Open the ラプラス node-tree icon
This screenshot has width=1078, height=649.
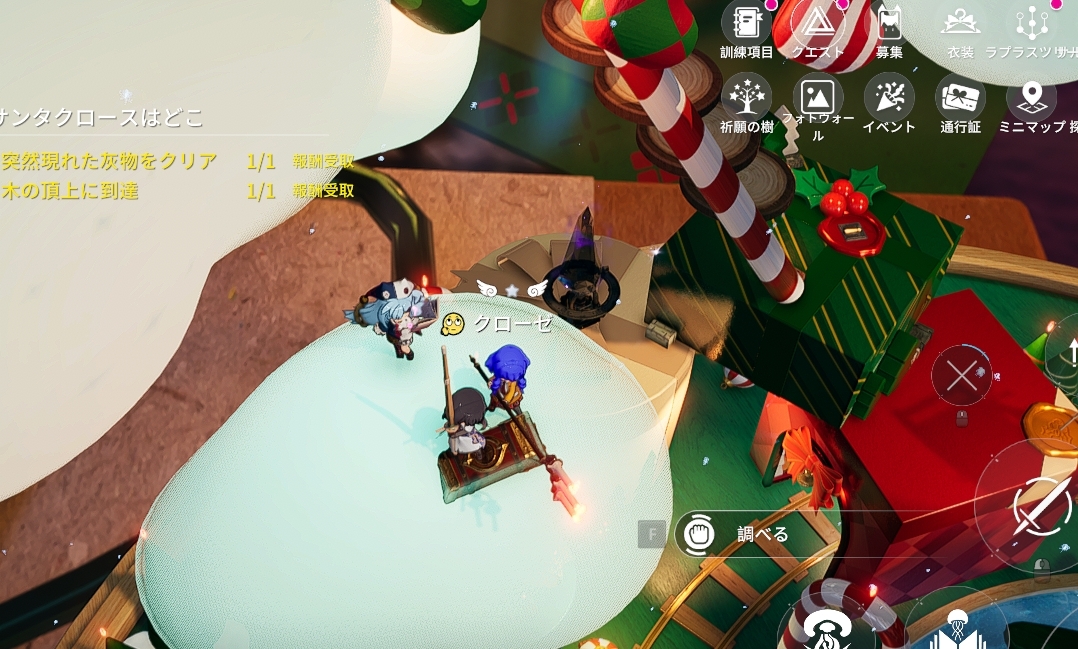coord(1031,24)
